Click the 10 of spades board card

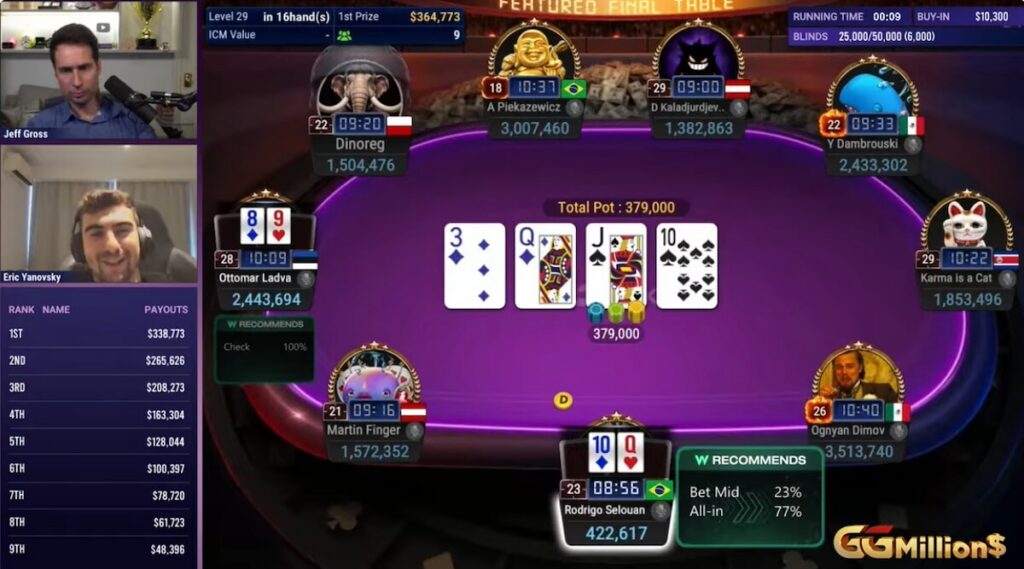[687, 265]
